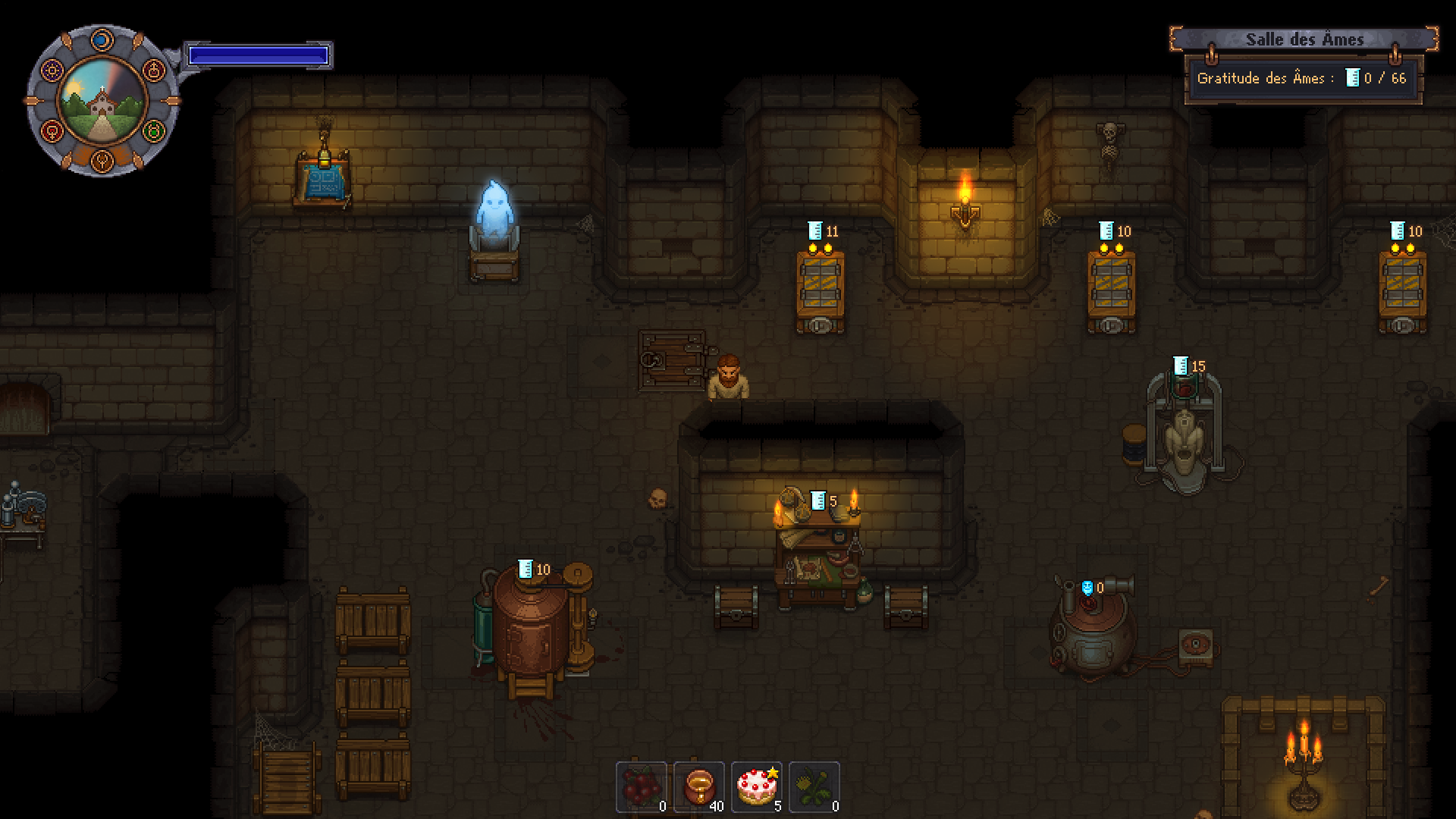Click the blue progress bar next to the minimap
This screenshot has height=819, width=1456.
click(259, 54)
